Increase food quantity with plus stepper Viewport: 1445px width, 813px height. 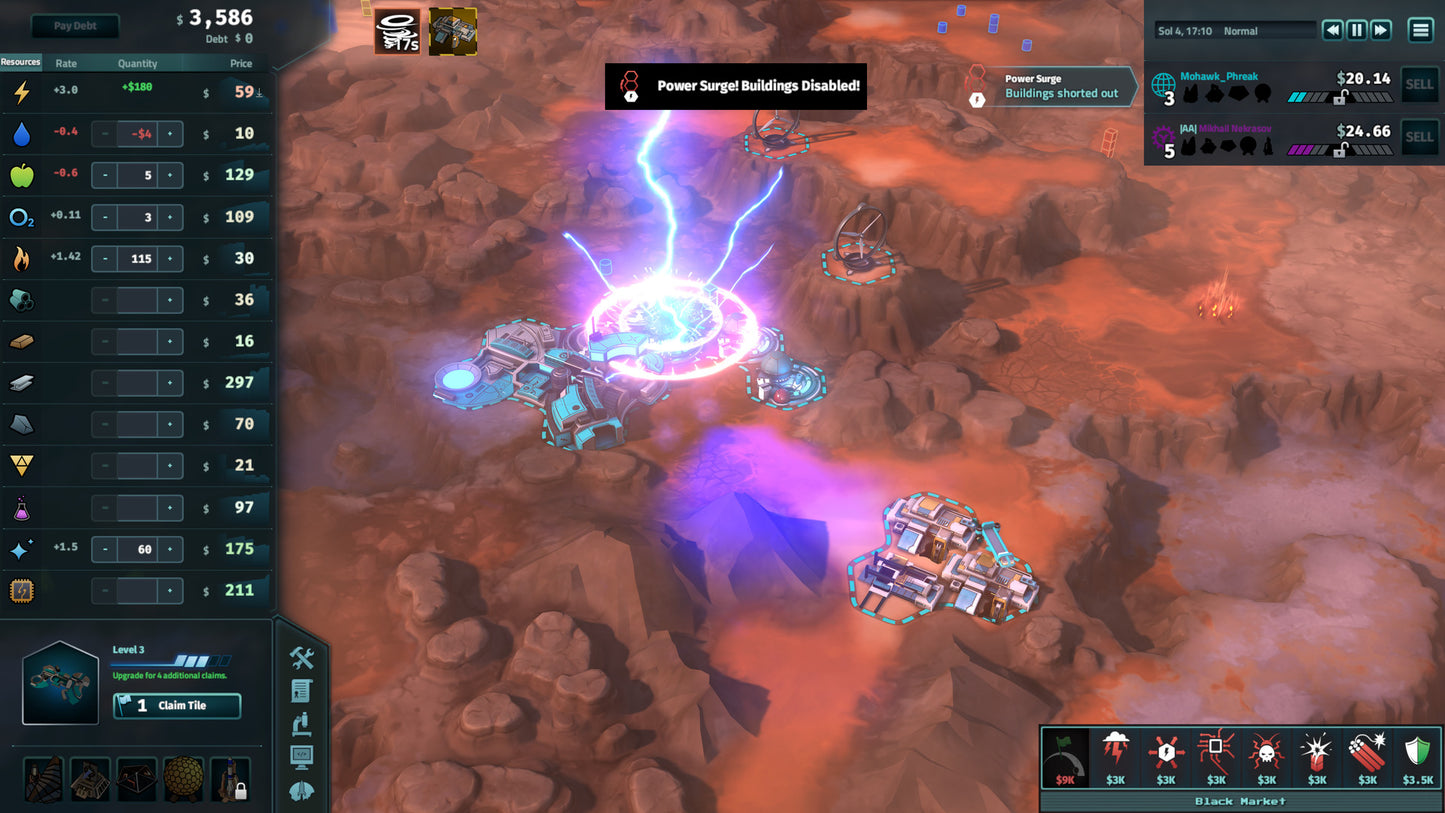coord(170,175)
